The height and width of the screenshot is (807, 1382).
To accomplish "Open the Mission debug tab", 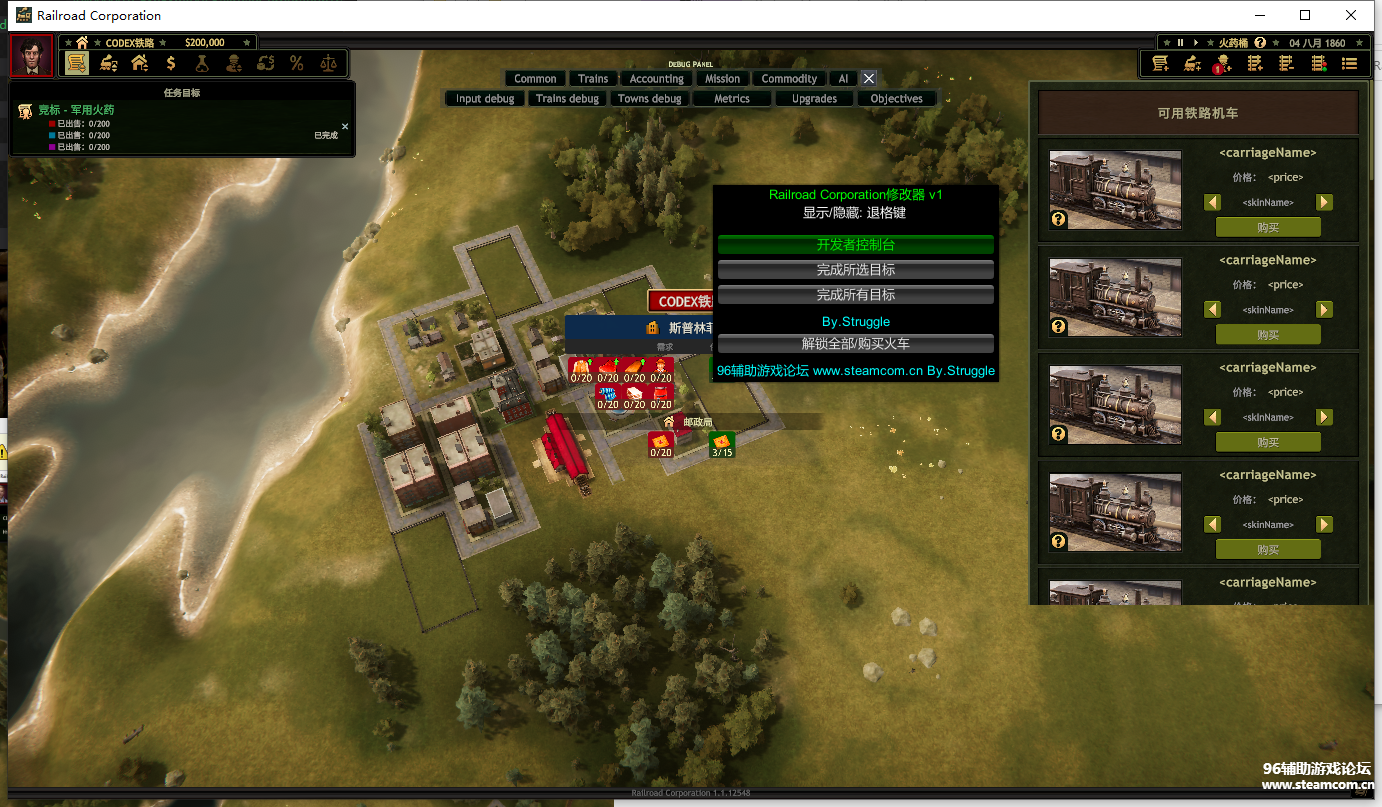I will (x=722, y=79).
